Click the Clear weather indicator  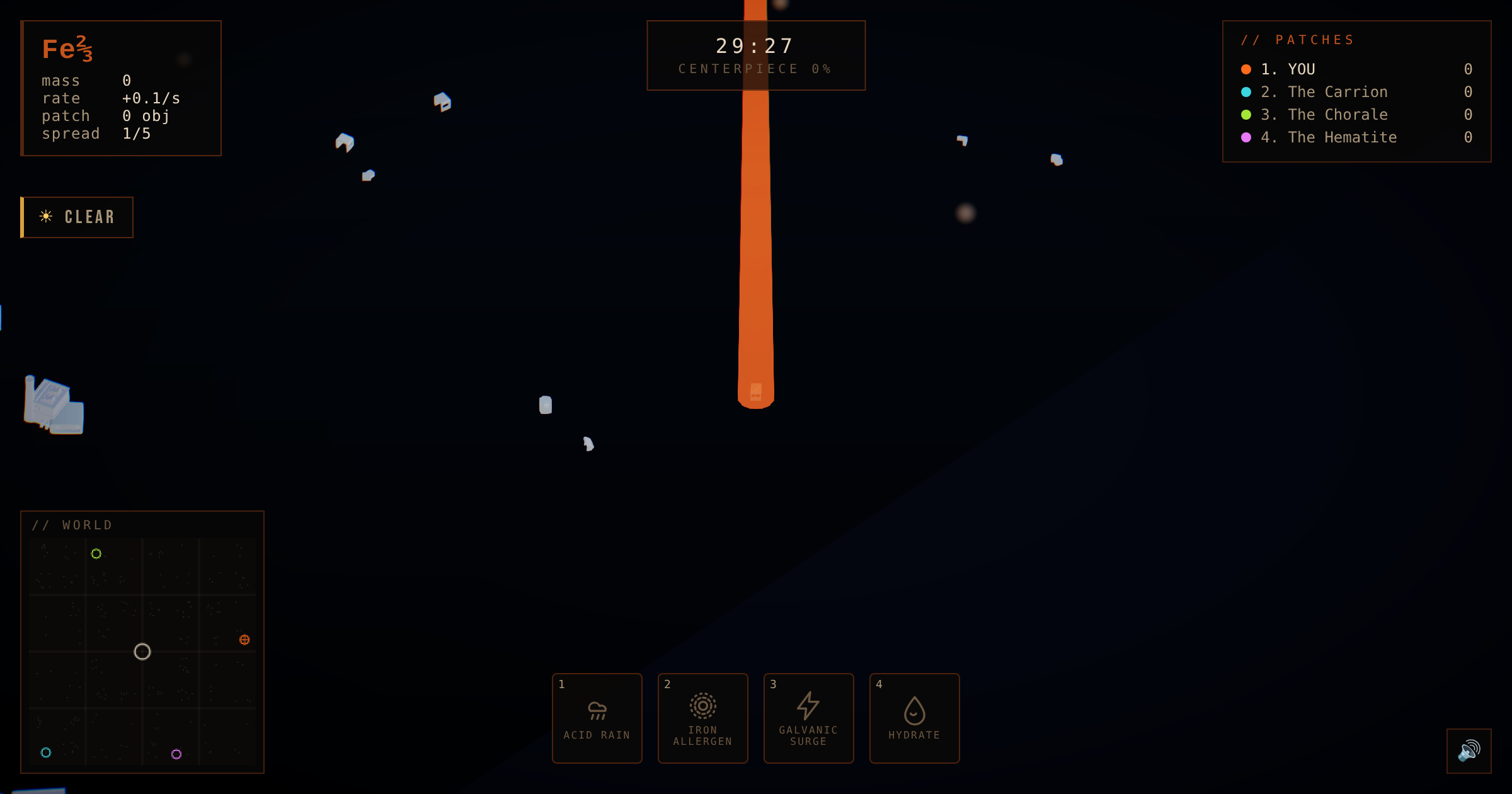tap(77, 217)
